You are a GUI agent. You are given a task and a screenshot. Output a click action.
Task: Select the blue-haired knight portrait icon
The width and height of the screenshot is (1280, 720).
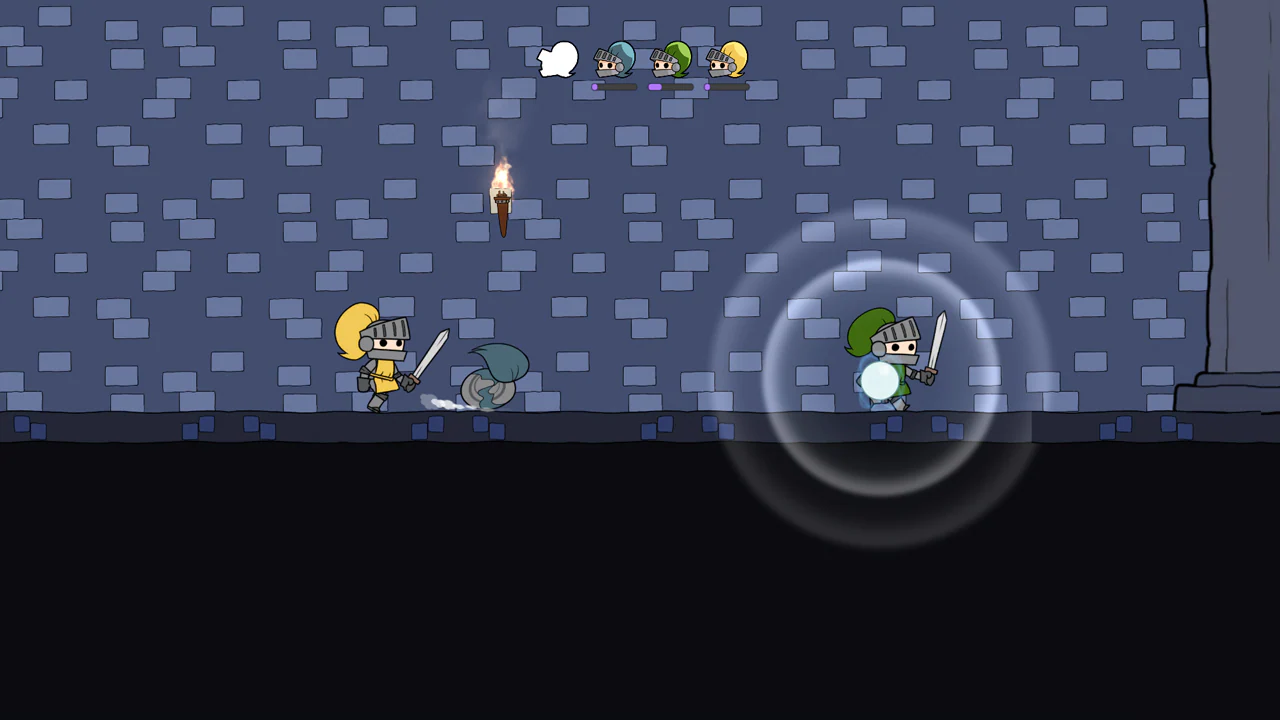point(613,60)
